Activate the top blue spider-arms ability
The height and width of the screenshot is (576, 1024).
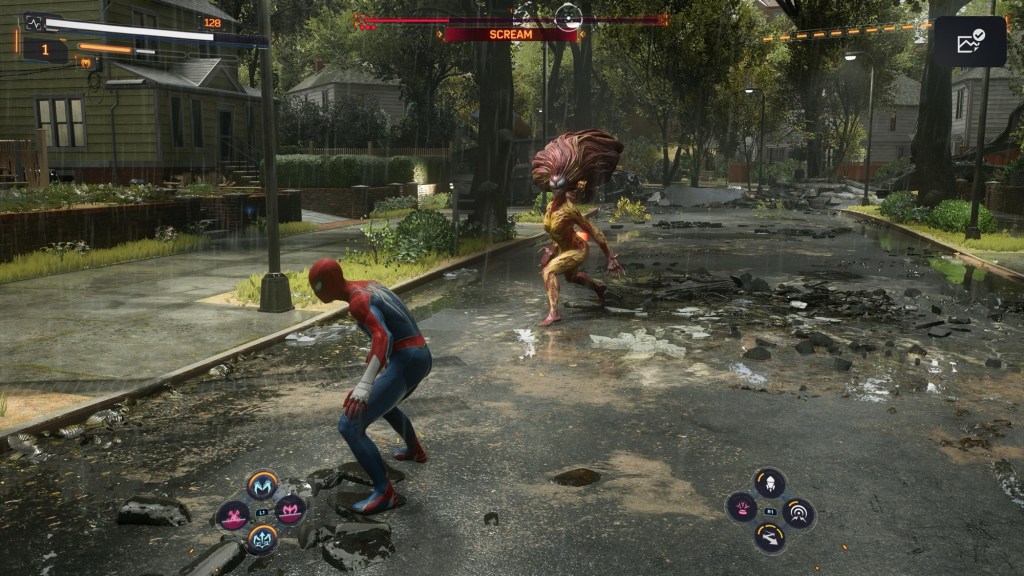pyautogui.click(x=262, y=485)
